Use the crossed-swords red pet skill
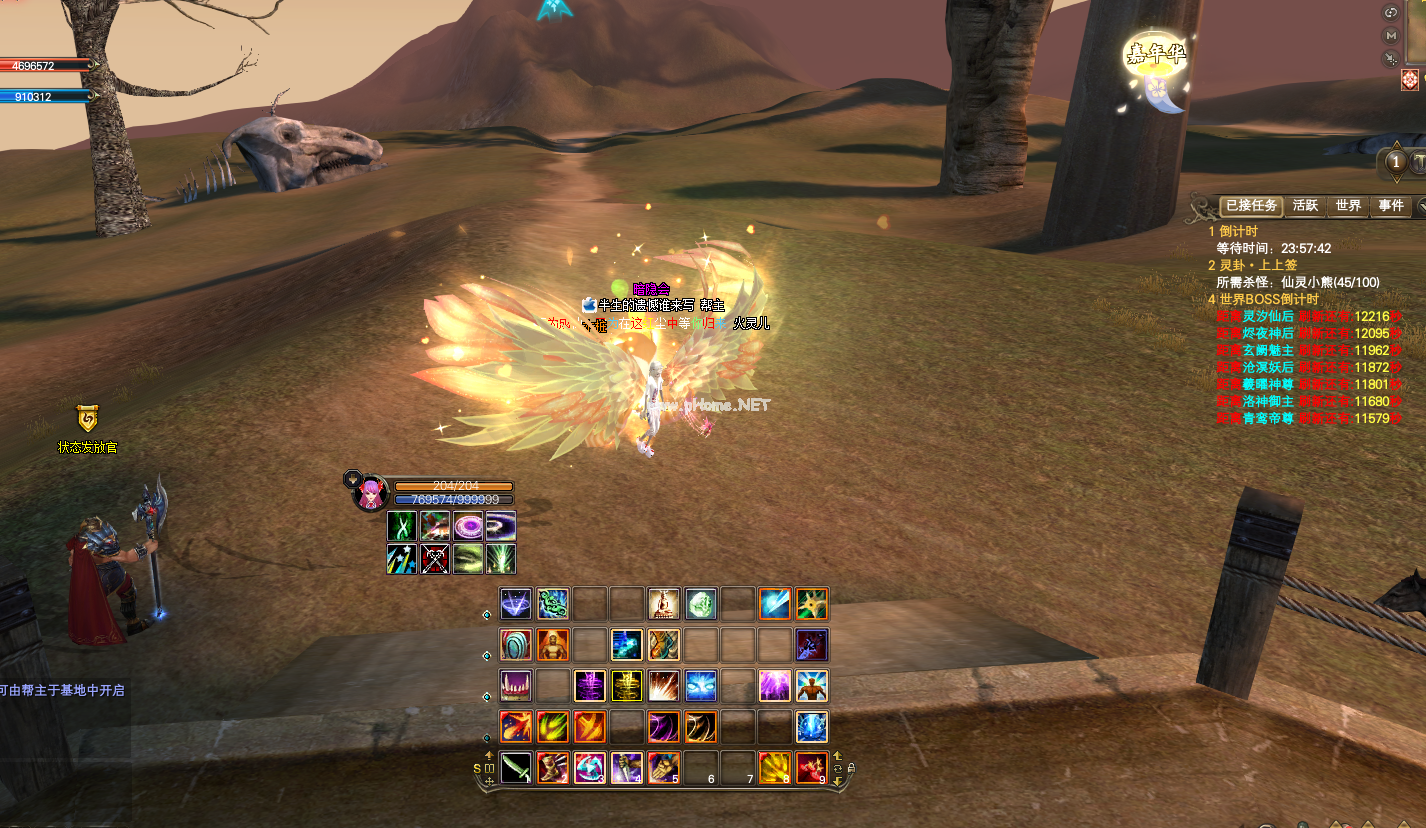Screen dimensions: 1426x828 [x=435, y=559]
